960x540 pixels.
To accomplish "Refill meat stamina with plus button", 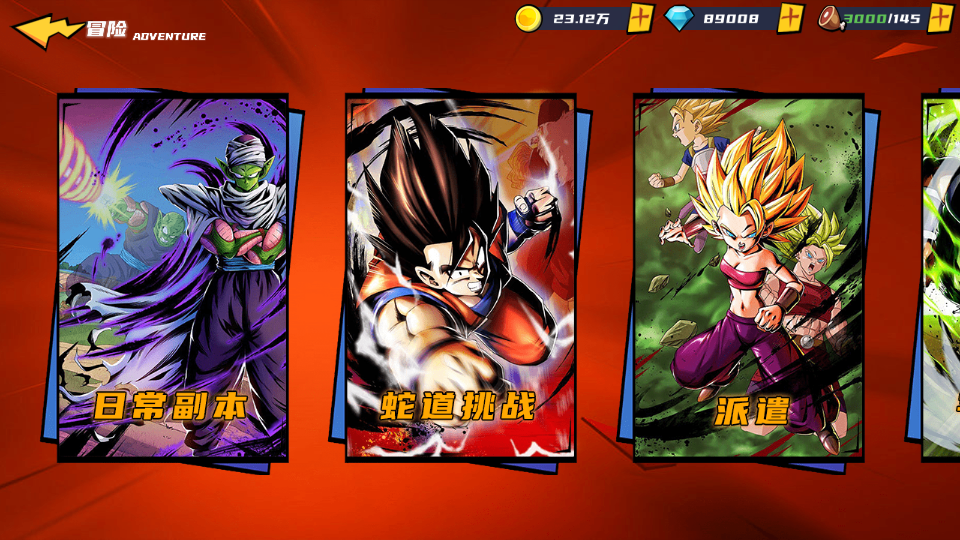I will pyautogui.click(x=940, y=18).
